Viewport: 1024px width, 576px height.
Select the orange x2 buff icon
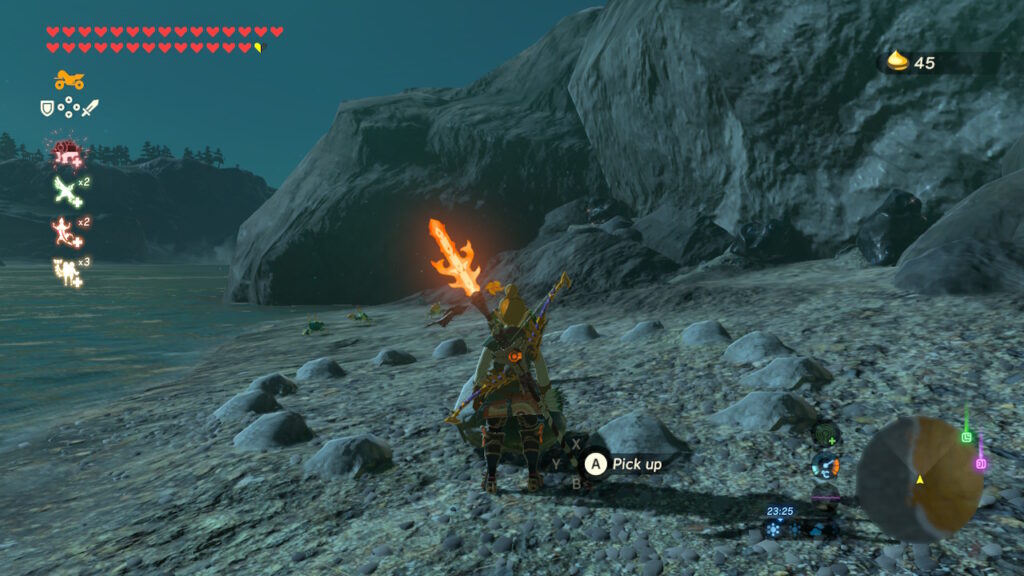[x=65, y=230]
